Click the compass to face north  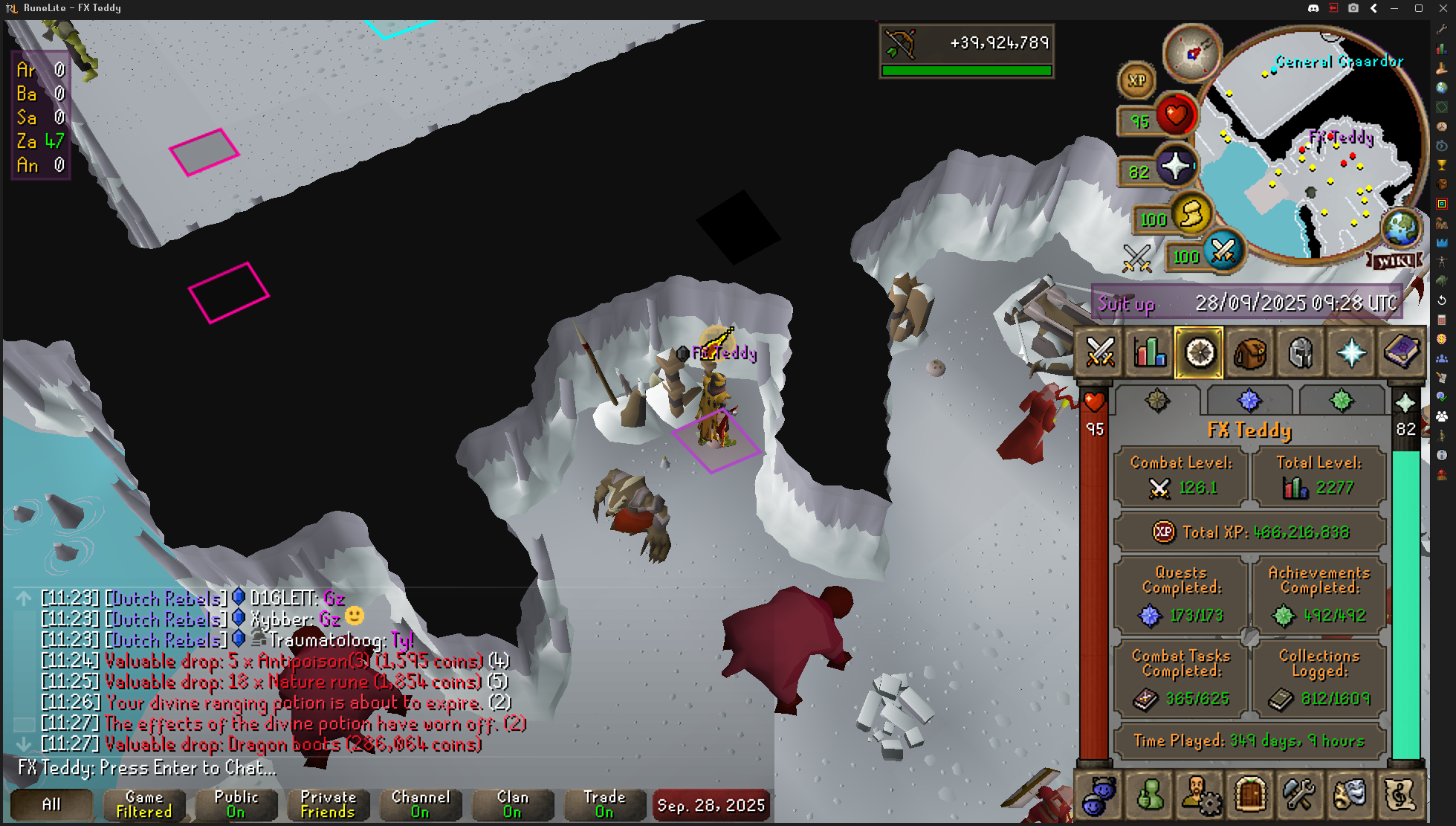point(1191,54)
